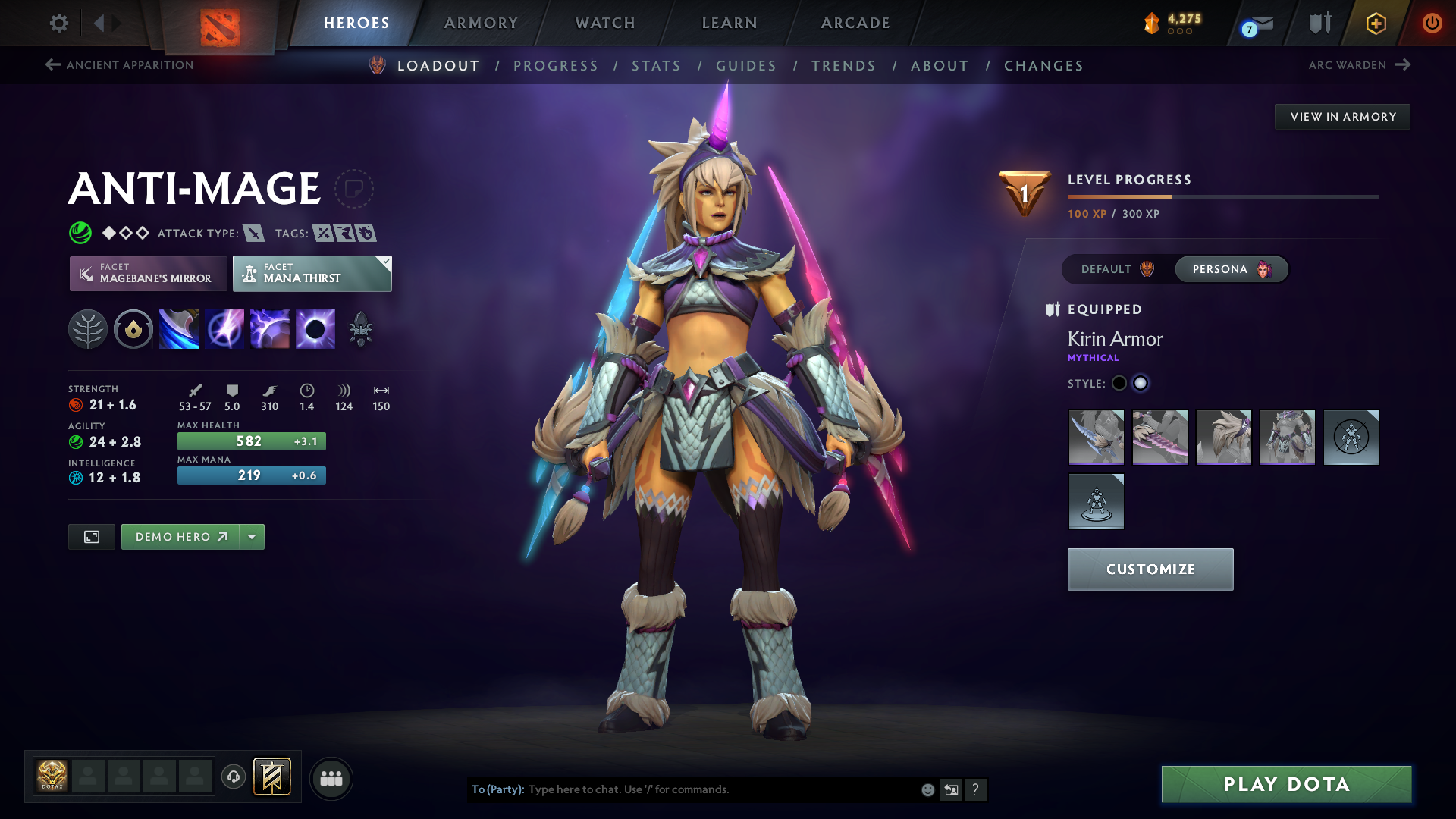
Task: Select the Blink ability icon
Action: [224, 328]
